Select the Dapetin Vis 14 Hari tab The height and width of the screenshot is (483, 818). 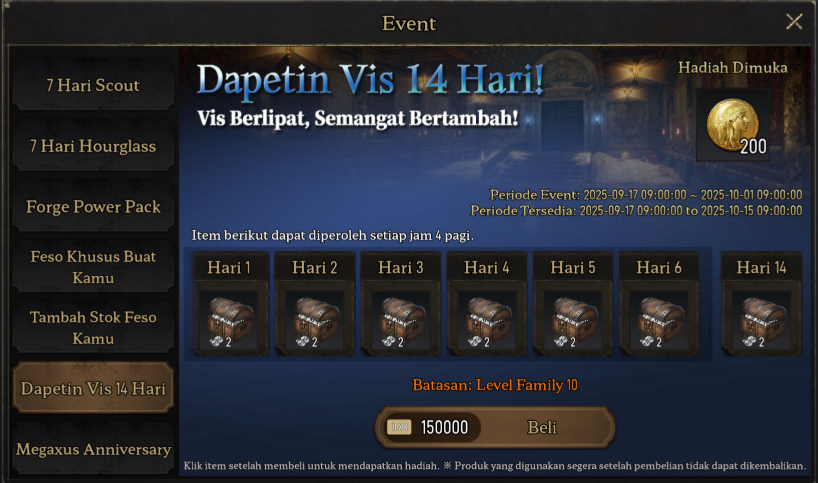pos(92,388)
